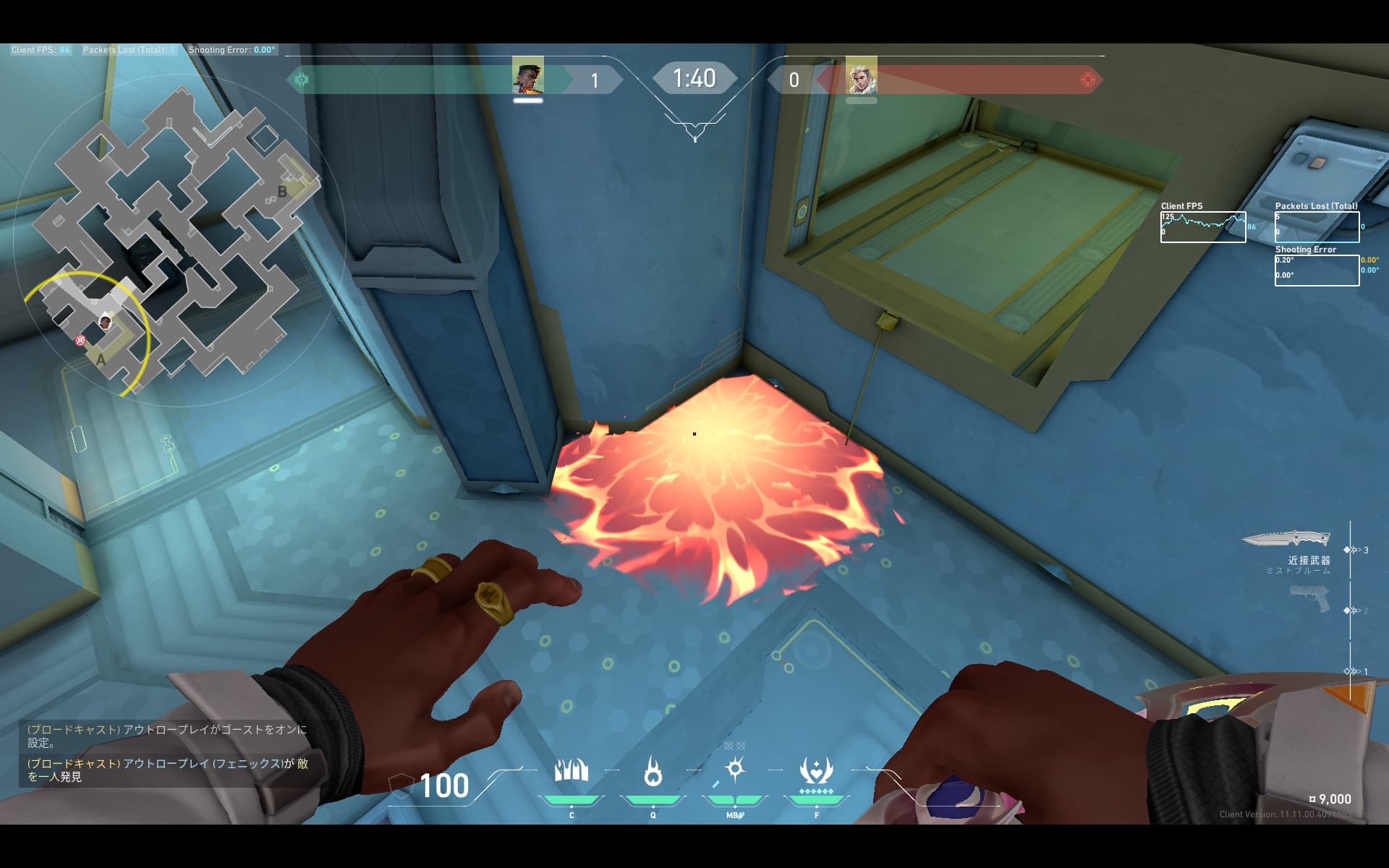This screenshot has width=1389, height=868.
Task: Select Phoenix's Blaze wall ability icon
Action: tap(571, 771)
